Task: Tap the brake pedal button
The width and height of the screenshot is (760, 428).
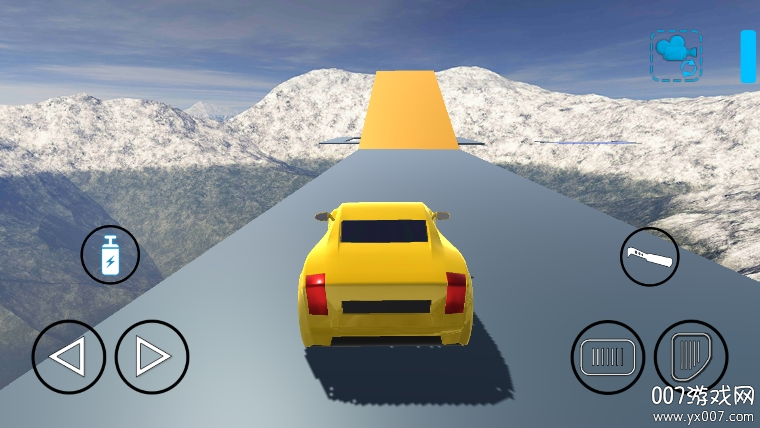Action: 607,357
